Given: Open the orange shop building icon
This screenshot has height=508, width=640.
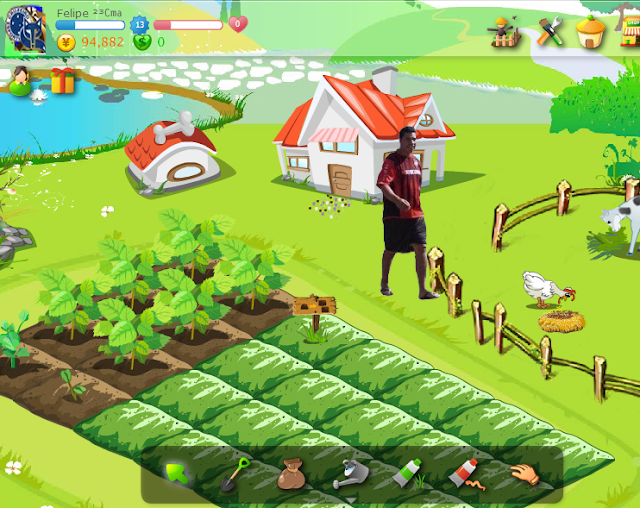Looking at the screenshot, I should [x=592, y=32].
